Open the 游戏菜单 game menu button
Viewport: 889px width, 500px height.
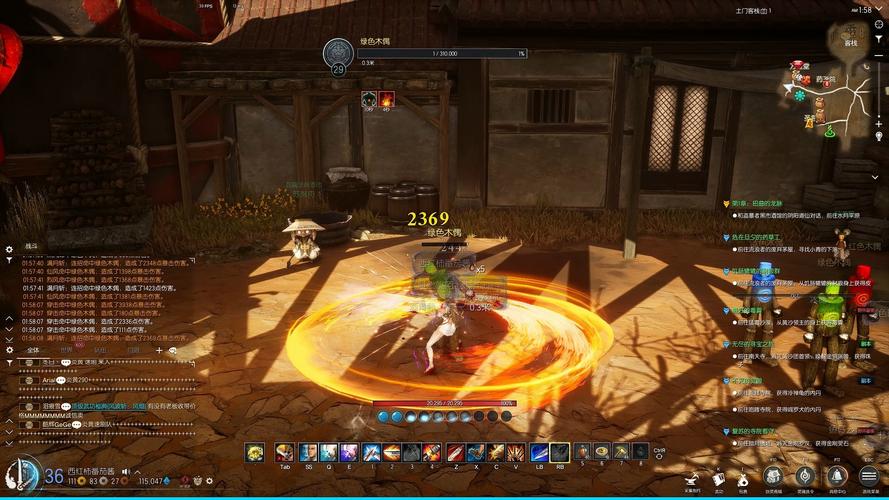point(868,476)
